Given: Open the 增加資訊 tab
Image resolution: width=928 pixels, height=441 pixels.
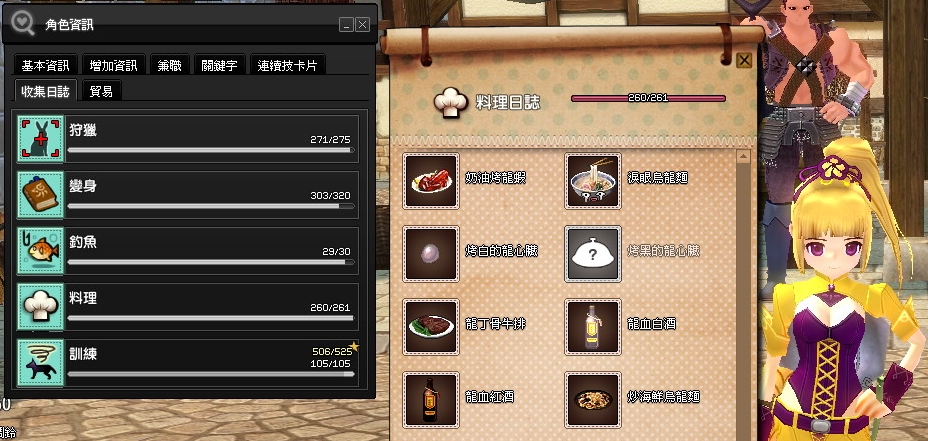Looking at the screenshot, I should 113,66.
